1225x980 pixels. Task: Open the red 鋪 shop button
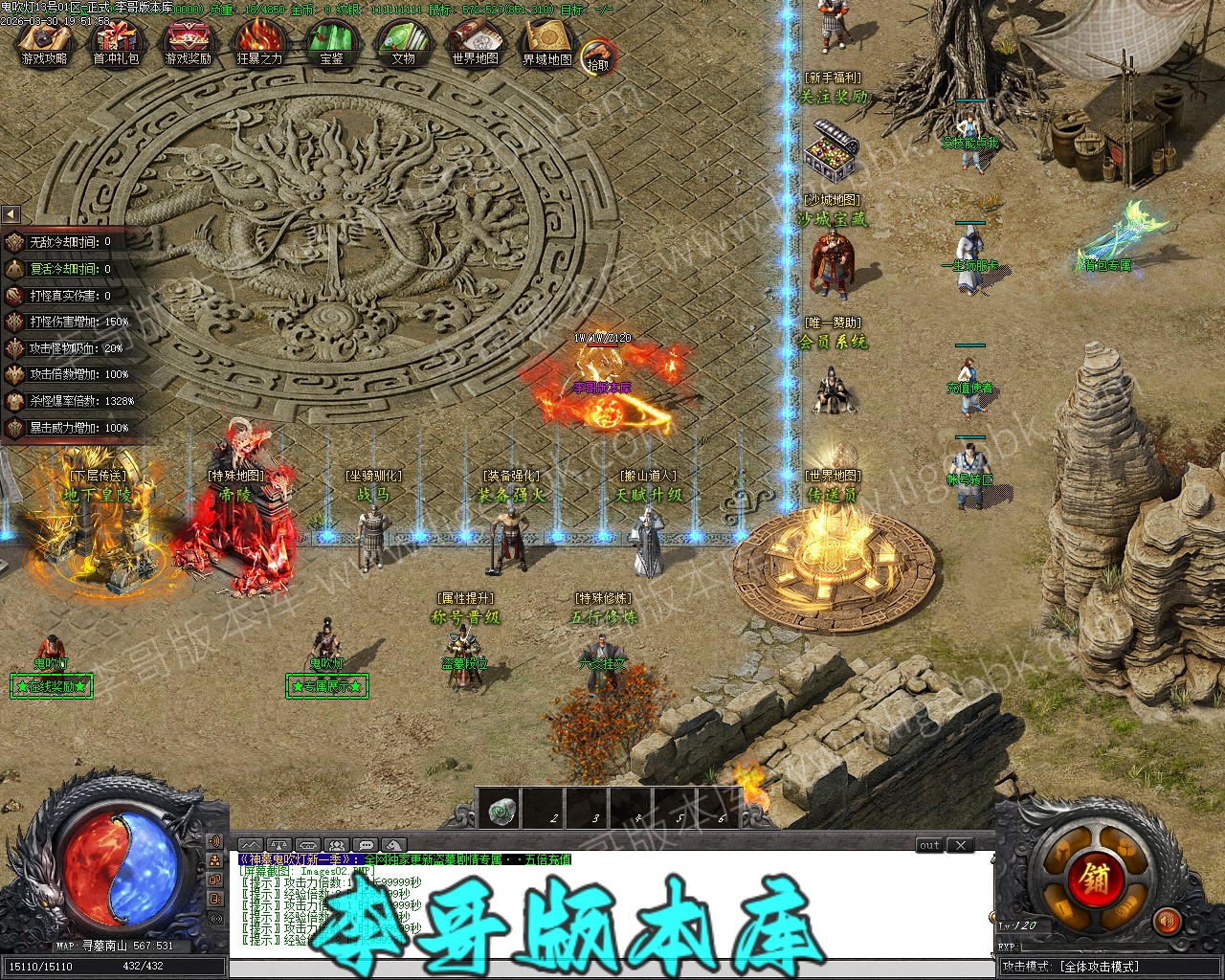coord(1095,879)
